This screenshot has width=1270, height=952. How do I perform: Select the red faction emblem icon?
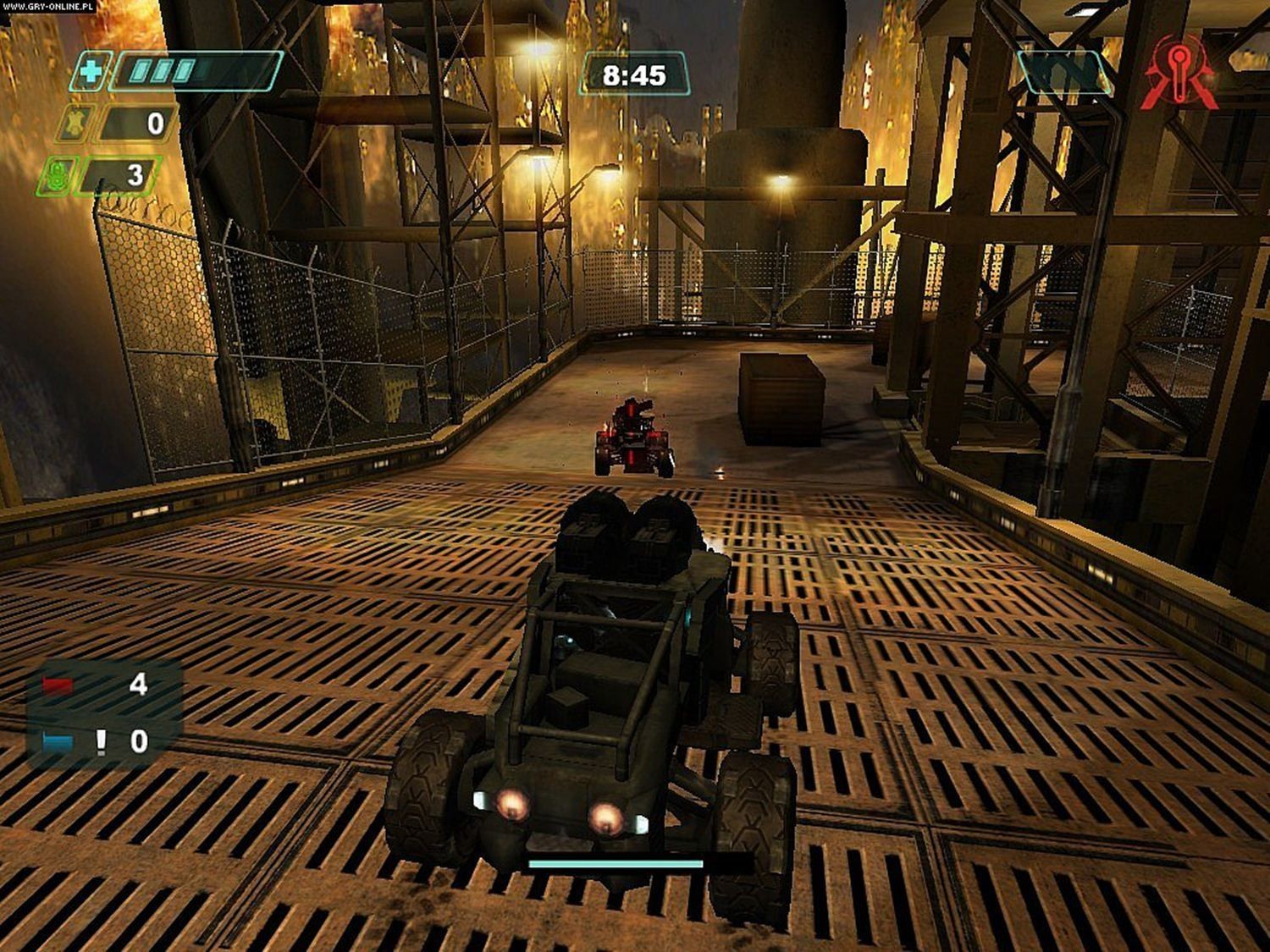[1179, 74]
